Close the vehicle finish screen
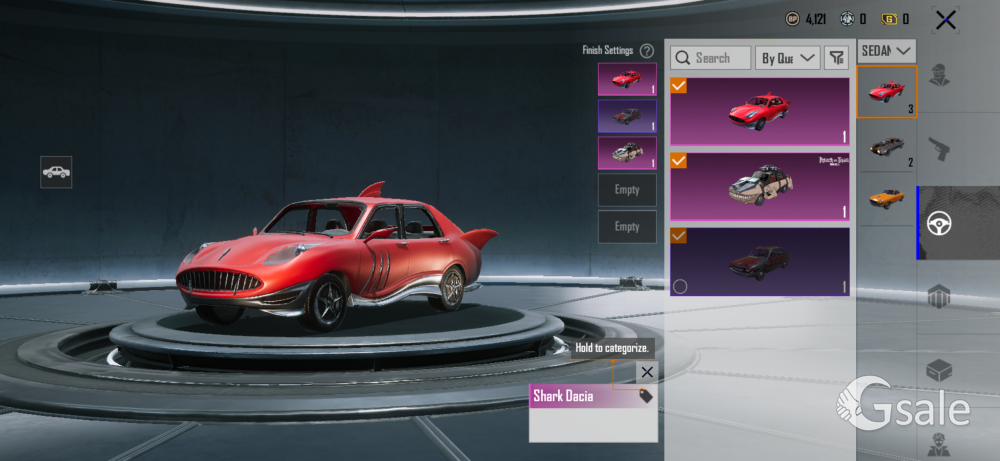1000x461 pixels. (x=945, y=19)
